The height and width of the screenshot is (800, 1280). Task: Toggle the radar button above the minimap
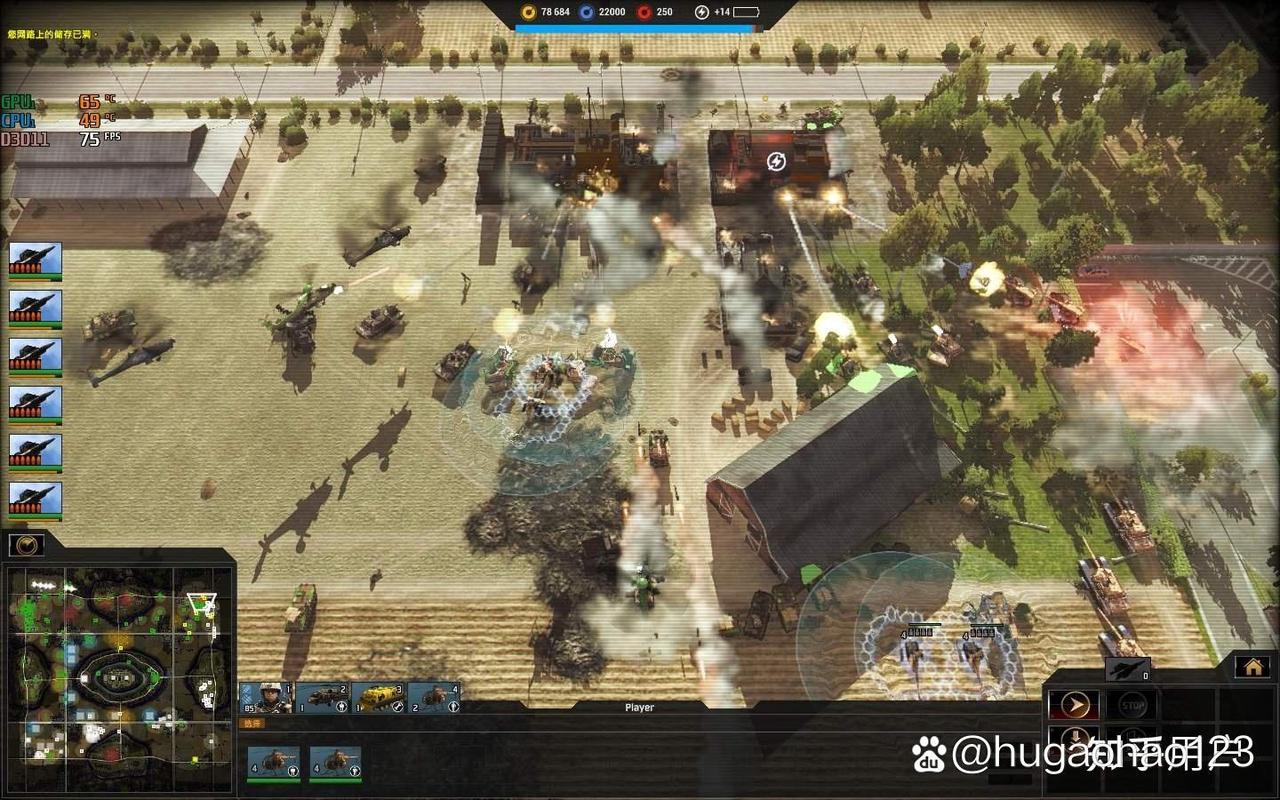(27, 545)
